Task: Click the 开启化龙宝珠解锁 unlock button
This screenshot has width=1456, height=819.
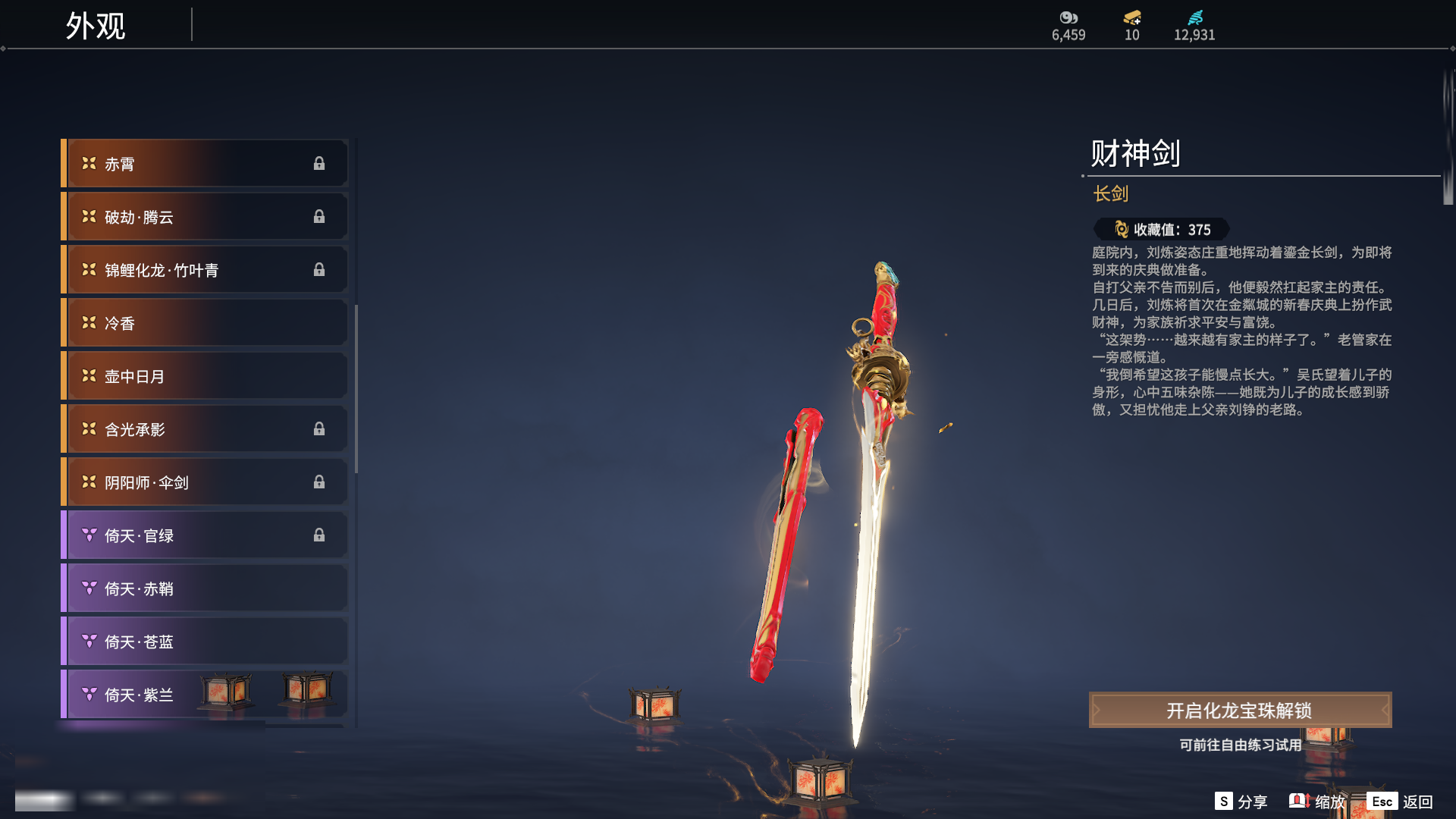Action: (x=1240, y=711)
